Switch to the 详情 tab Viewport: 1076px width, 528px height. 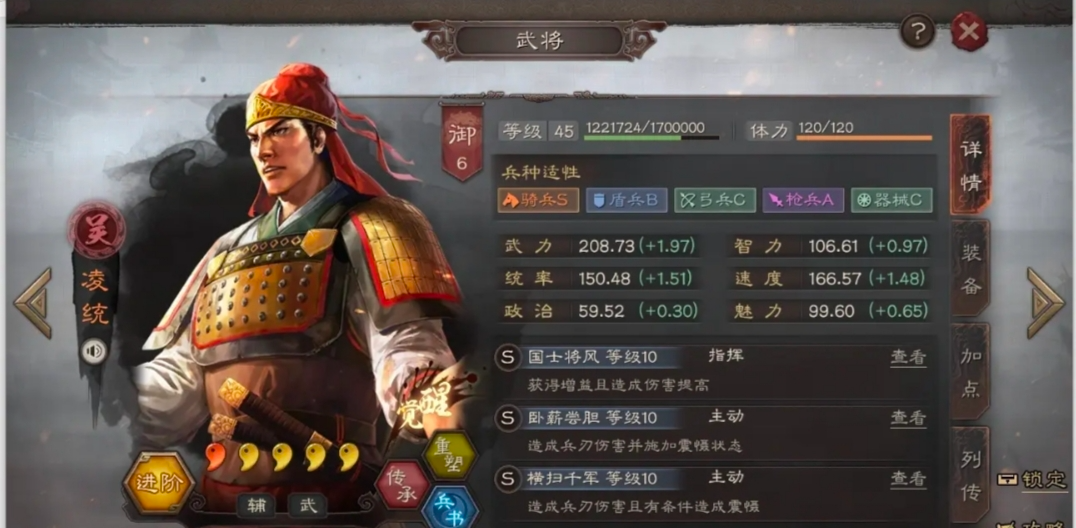coord(970,165)
